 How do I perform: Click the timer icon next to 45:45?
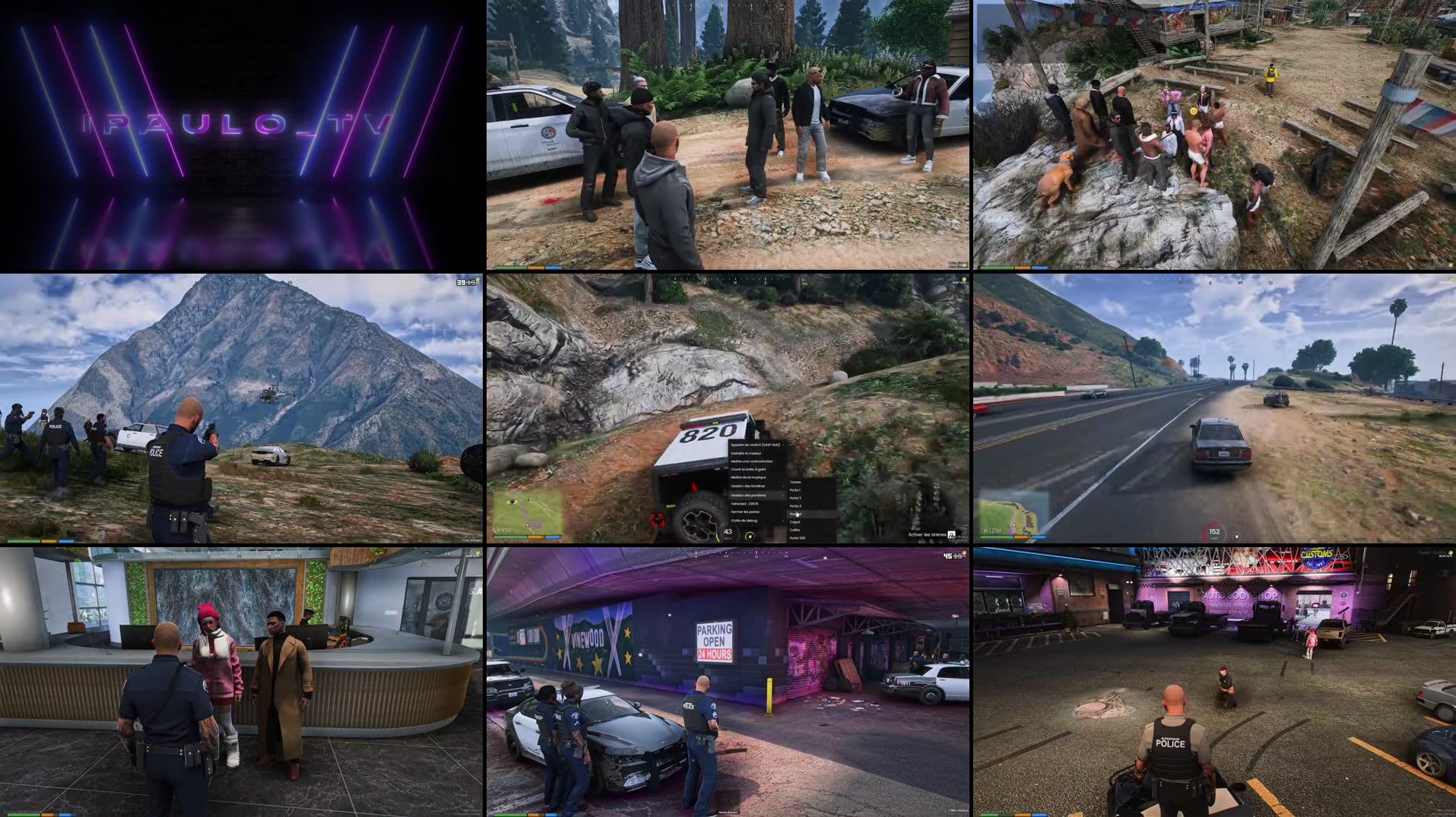point(964,554)
